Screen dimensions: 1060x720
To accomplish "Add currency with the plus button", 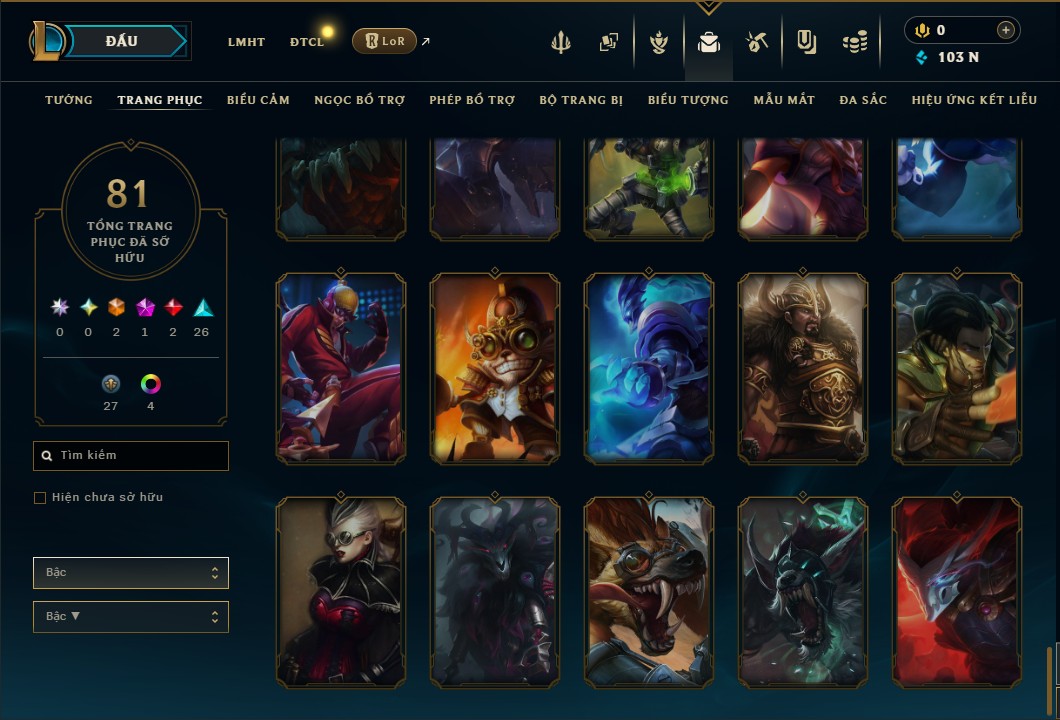I will click(1005, 30).
